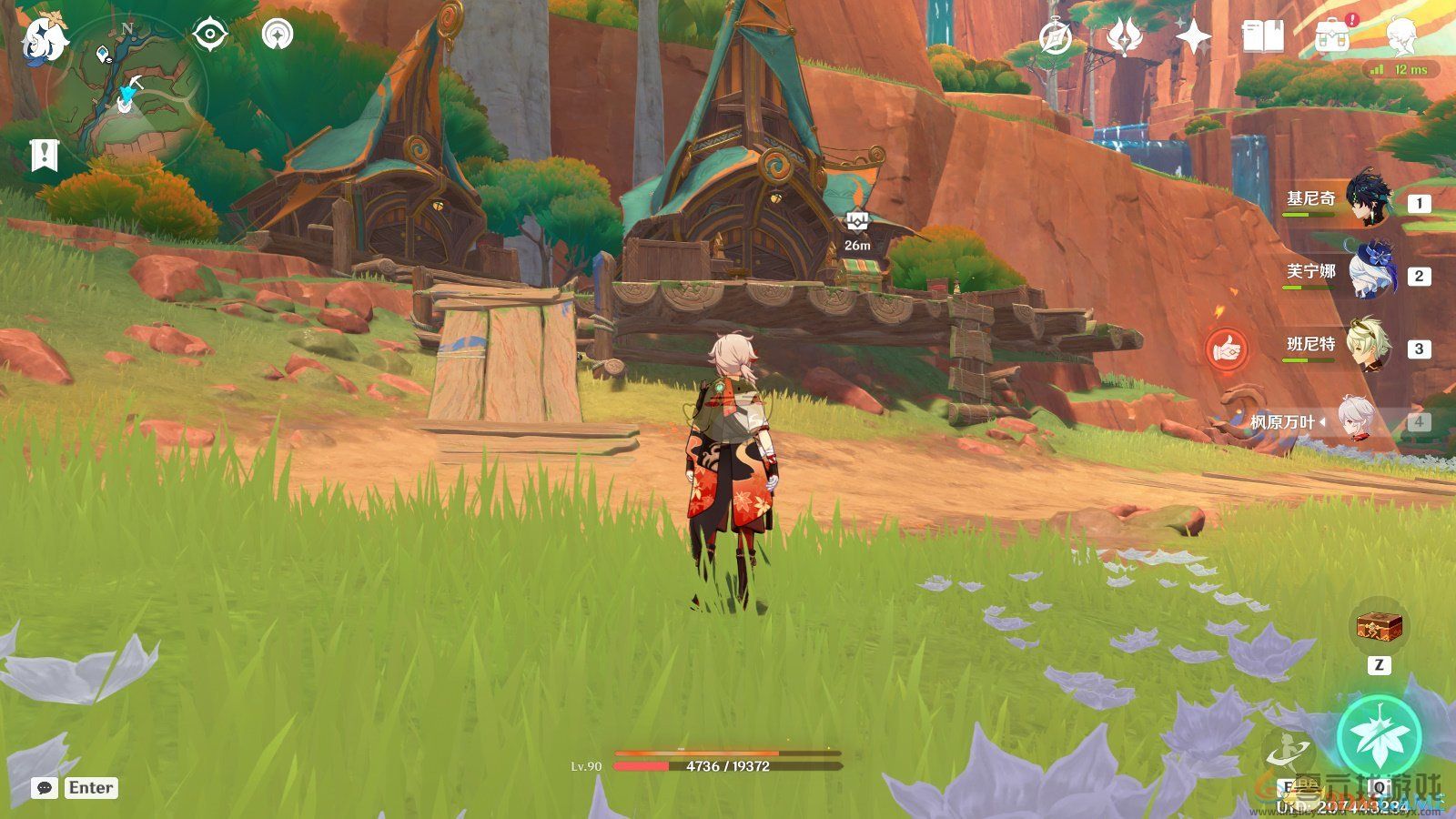Open the quest log exclamation banner
The width and height of the screenshot is (1456, 819).
pos(43,156)
